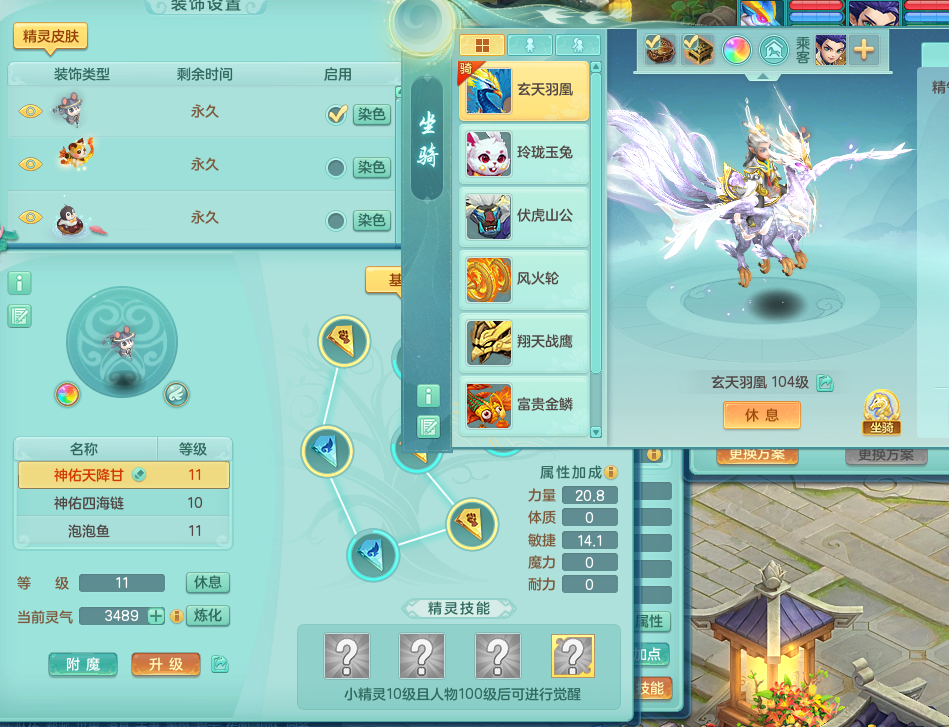Choose the 玲珑玉兔 mount

point(524,153)
